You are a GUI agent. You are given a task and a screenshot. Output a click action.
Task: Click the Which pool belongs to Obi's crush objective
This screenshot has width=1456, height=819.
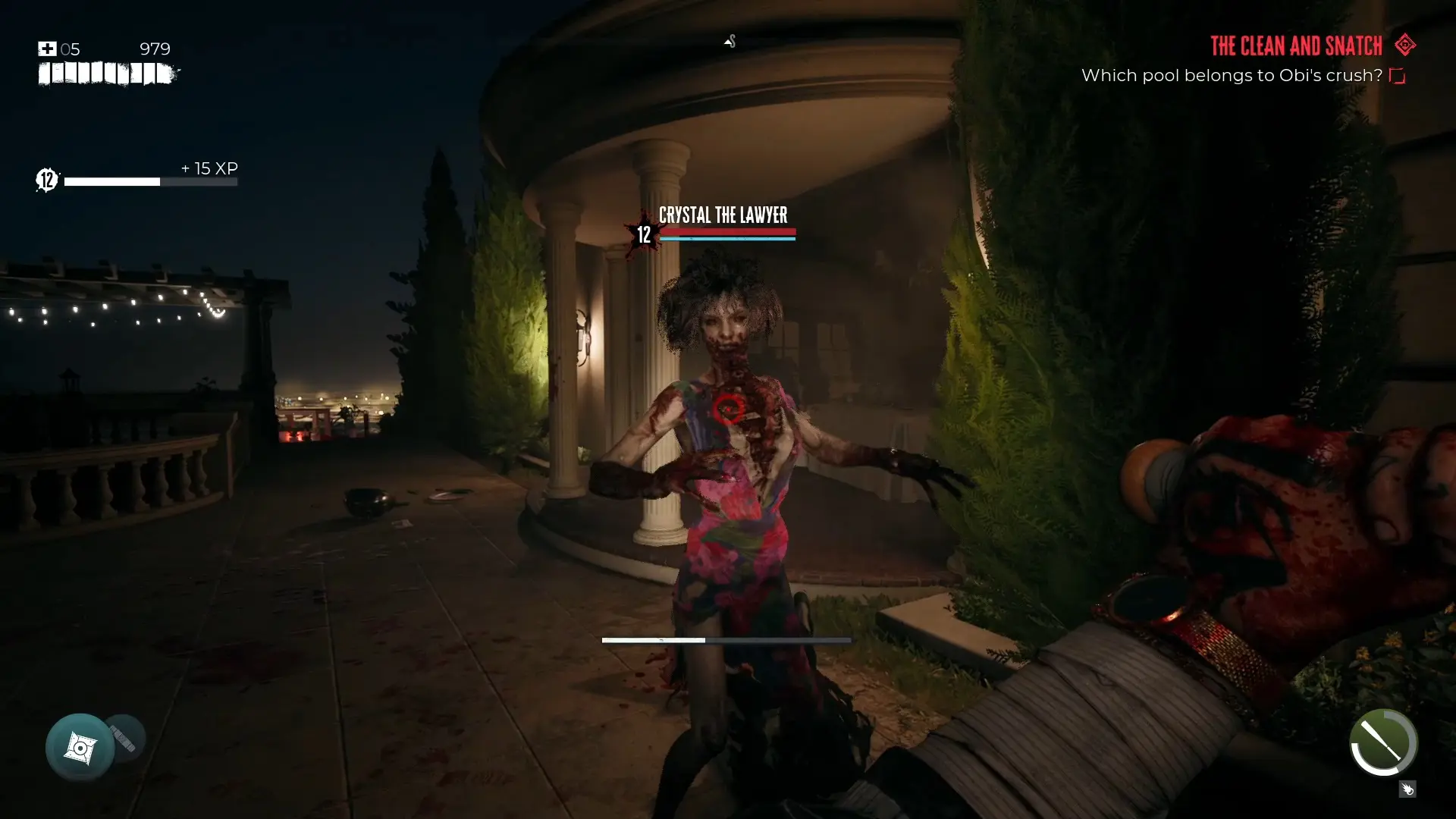tap(1231, 75)
